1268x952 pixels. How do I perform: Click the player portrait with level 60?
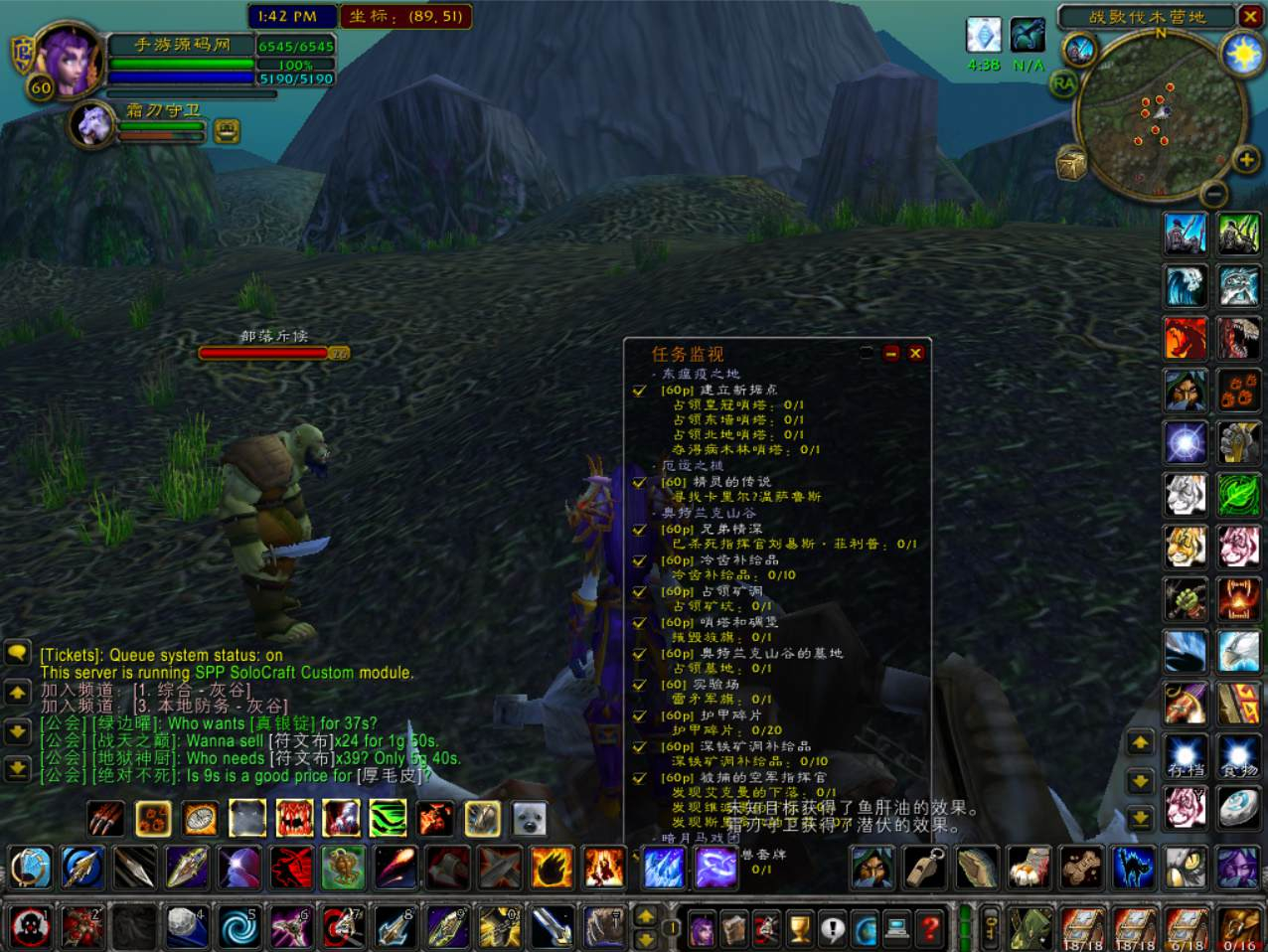pos(68,58)
